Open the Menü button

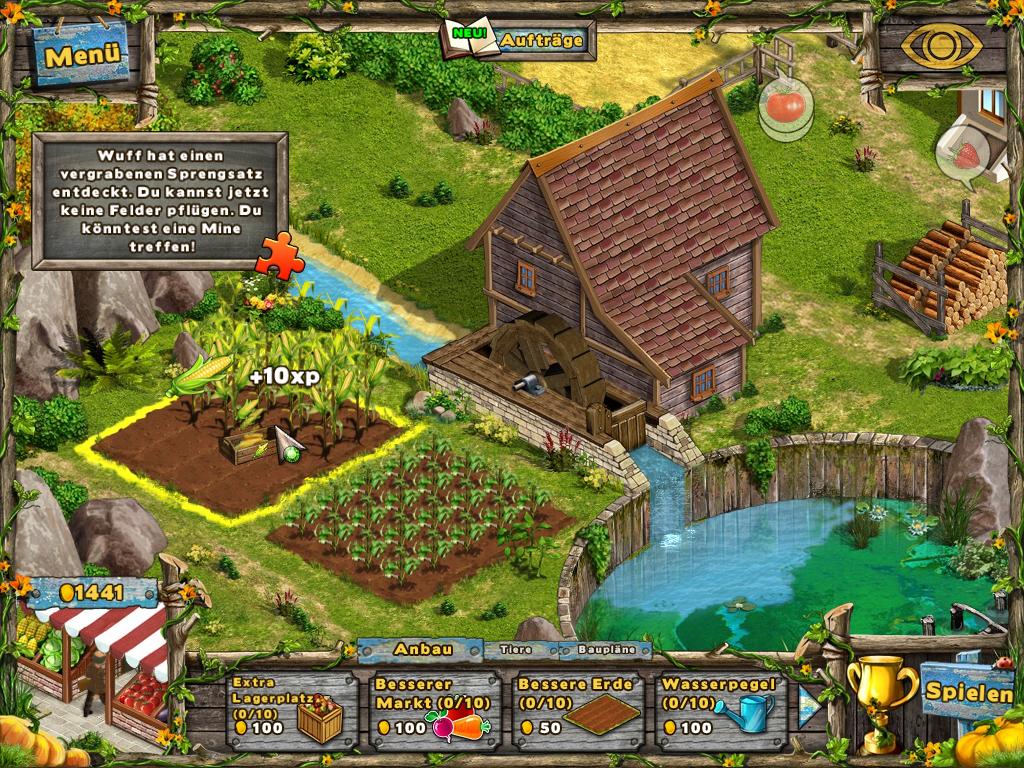coord(83,55)
